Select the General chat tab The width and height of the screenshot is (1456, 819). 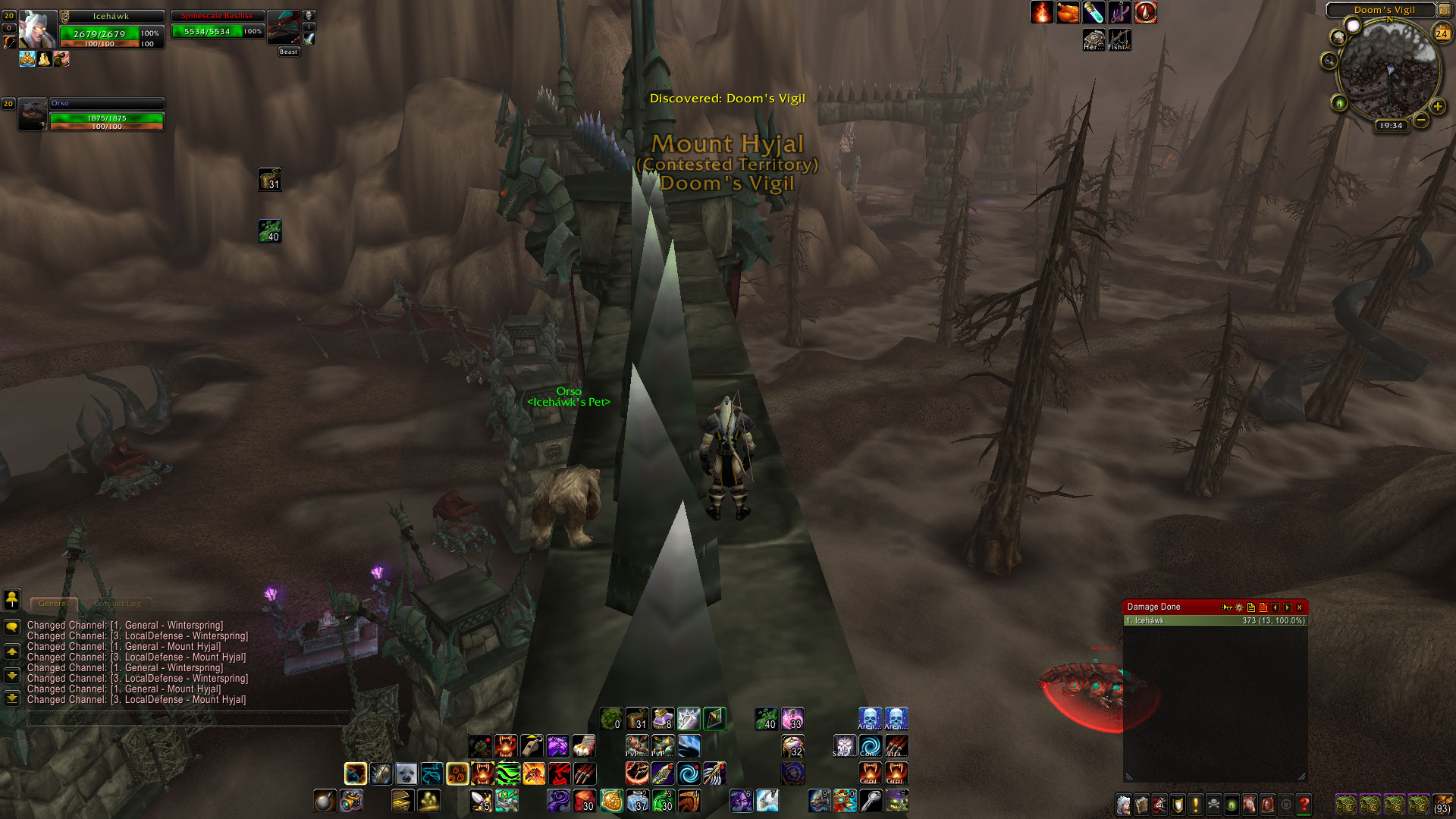[x=53, y=604]
